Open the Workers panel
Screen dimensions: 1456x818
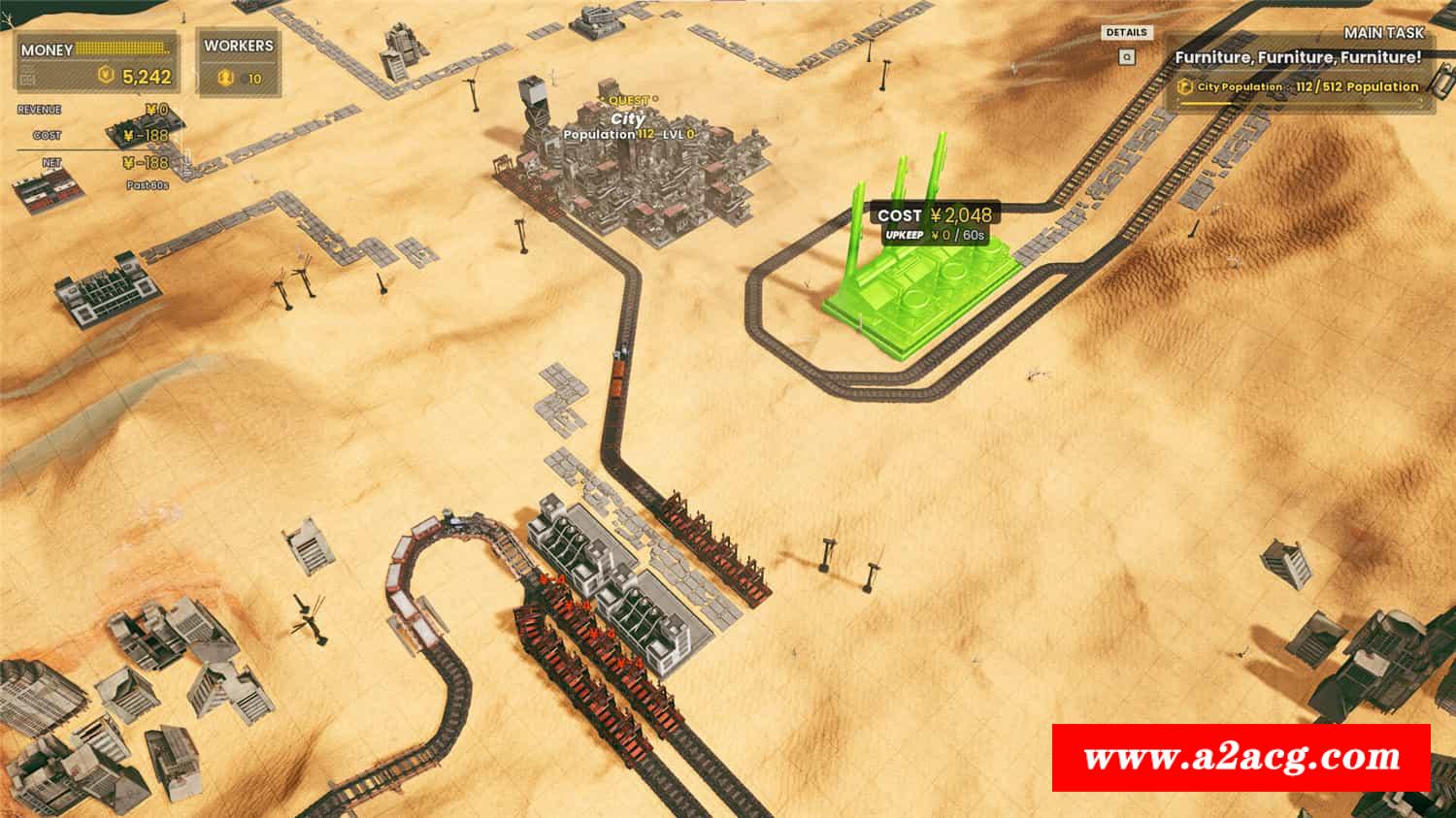point(239,63)
